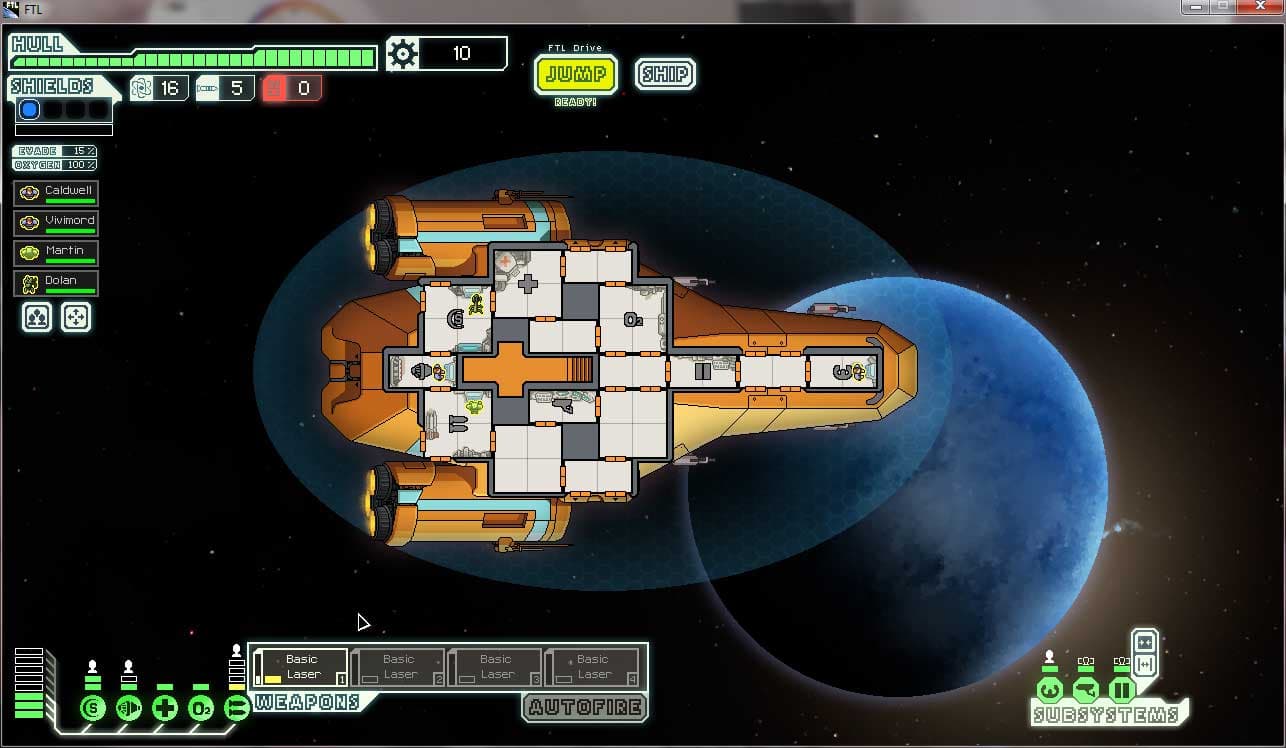Choose Basic Laser in weapon slot 3
The height and width of the screenshot is (748, 1286).
(x=495, y=667)
